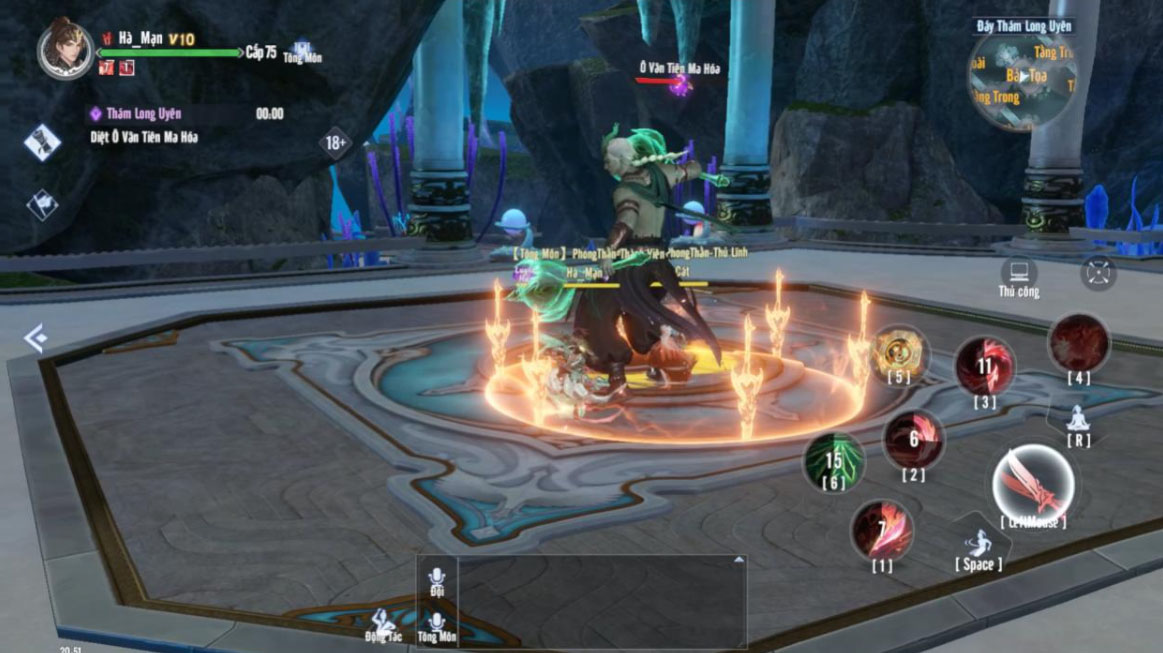1163x653 pixels.
Task: Open the flag diamond icon on the left
Action: click(x=42, y=205)
